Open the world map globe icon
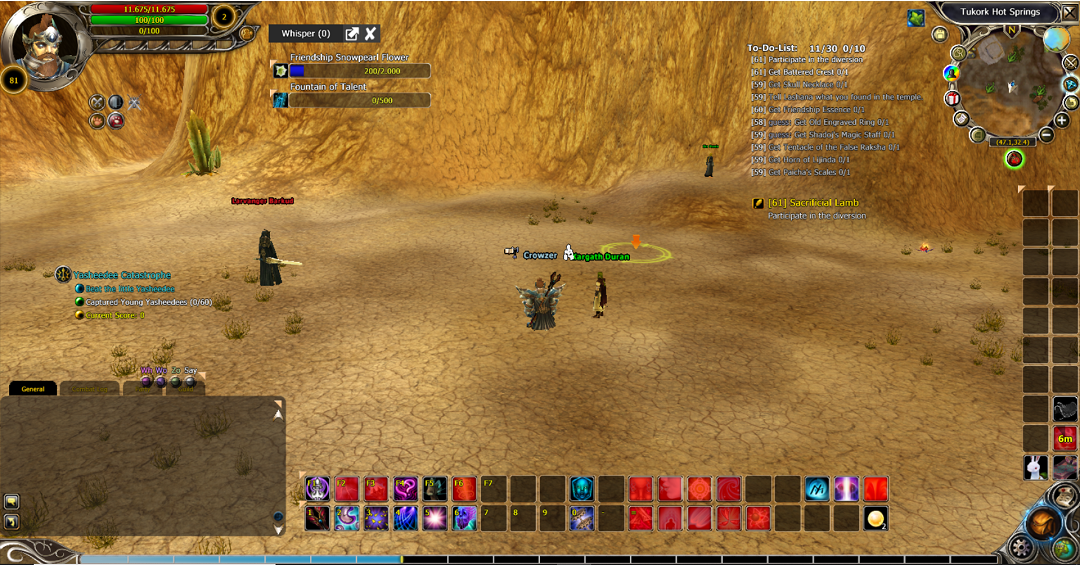The width and height of the screenshot is (1080, 565). tap(1056, 40)
